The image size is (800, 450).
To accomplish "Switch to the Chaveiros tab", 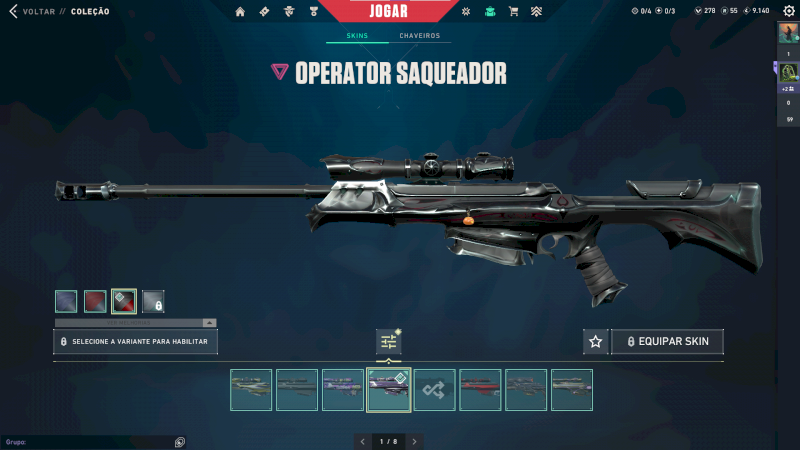I will pos(419,36).
